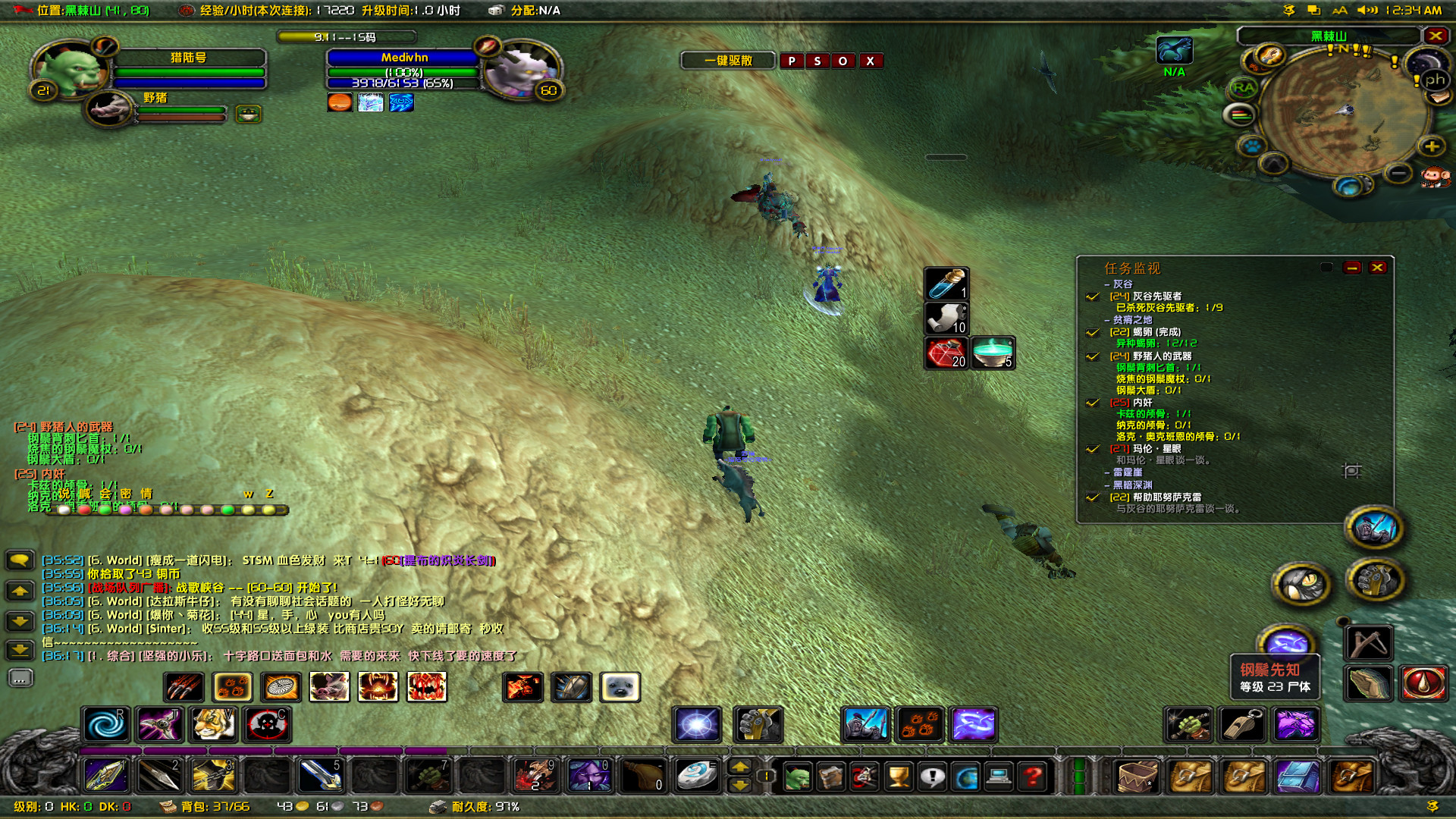The width and height of the screenshot is (1456, 819).
Task: Untick the checkmark beside [22] 蝎卵 (完成)
Action: coord(1092,332)
